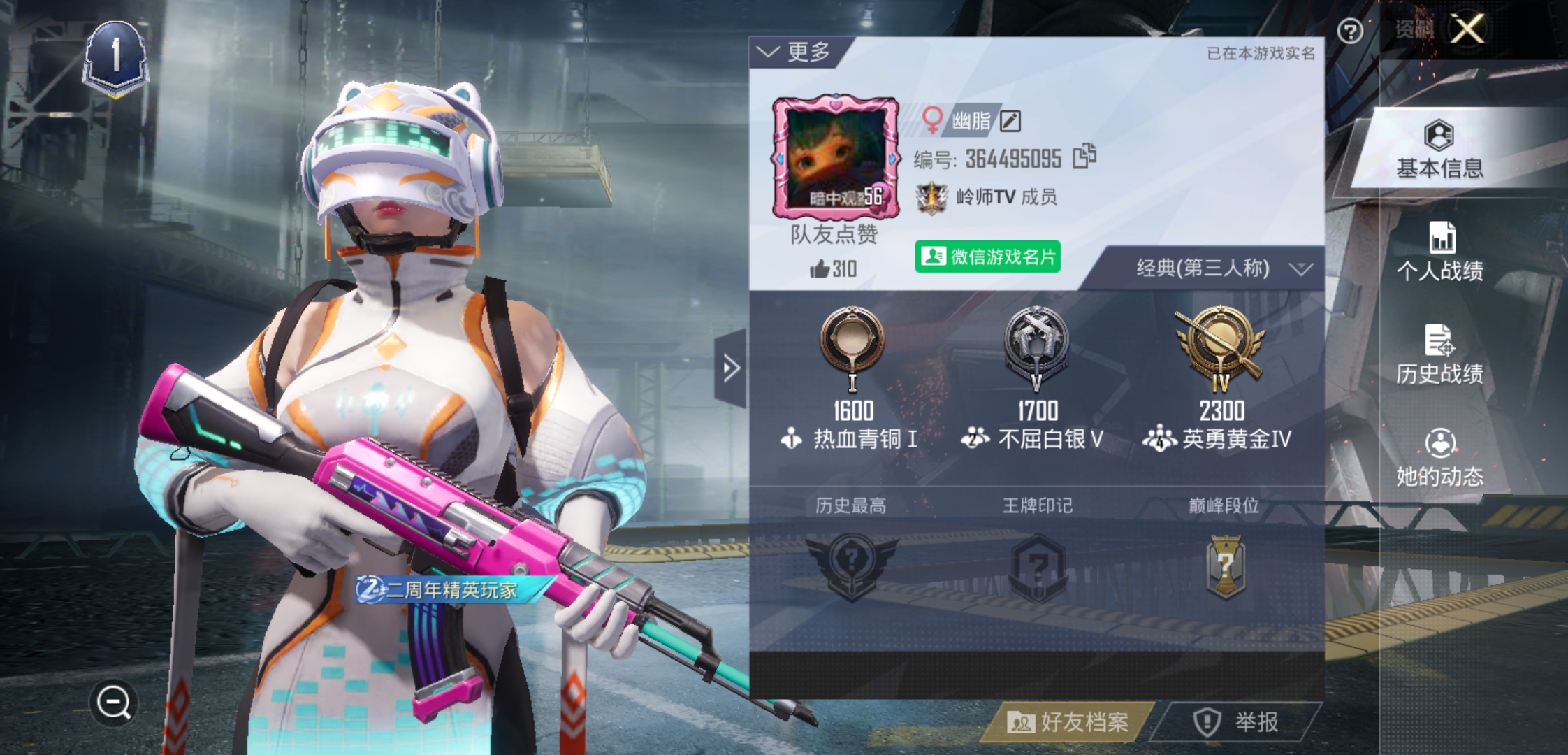Open the 个人战绩 tab
This screenshot has height=755, width=1568.
pyautogui.click(x=1439, y=252)
